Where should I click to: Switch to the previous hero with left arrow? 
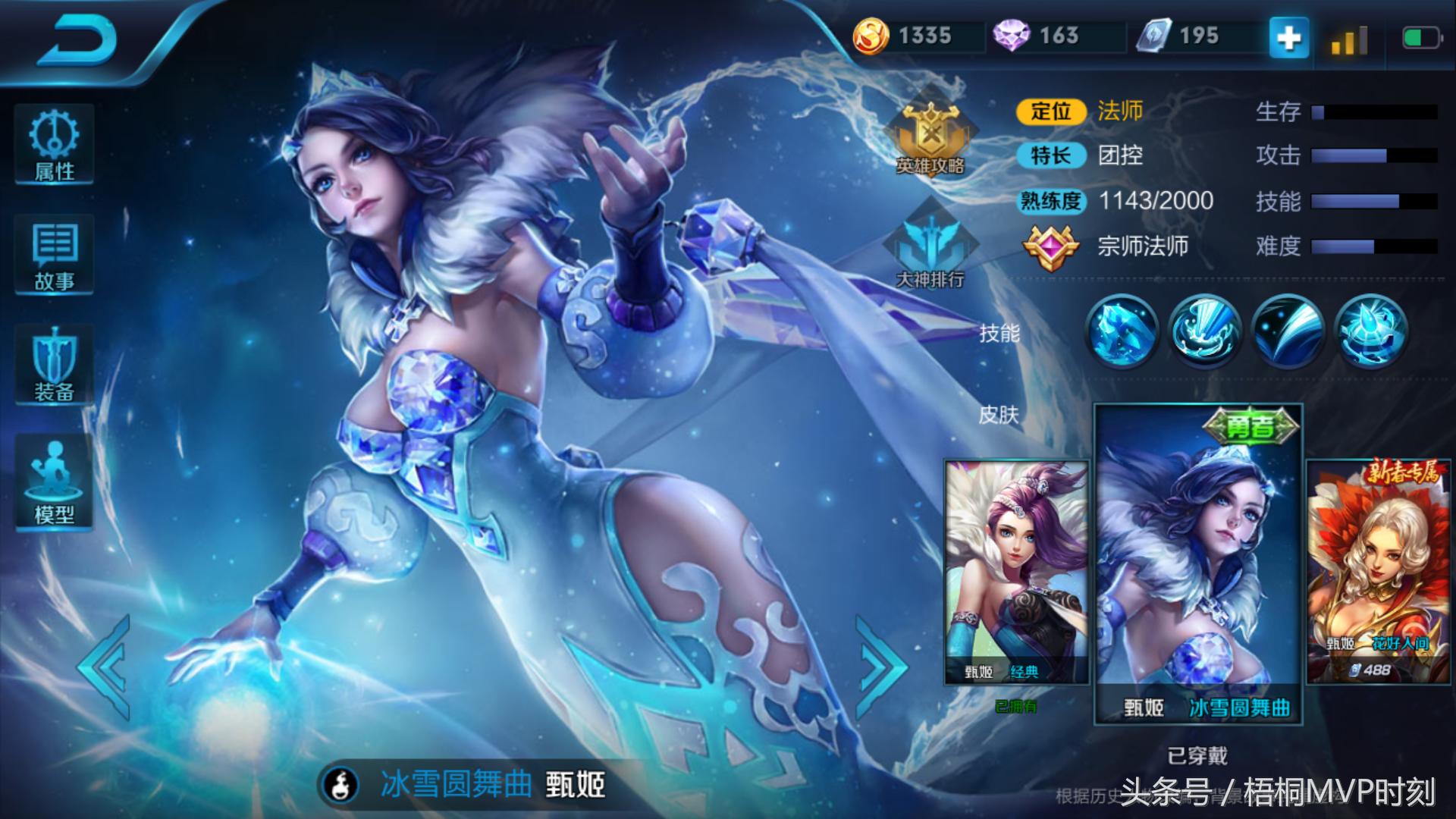coord(106,667)
